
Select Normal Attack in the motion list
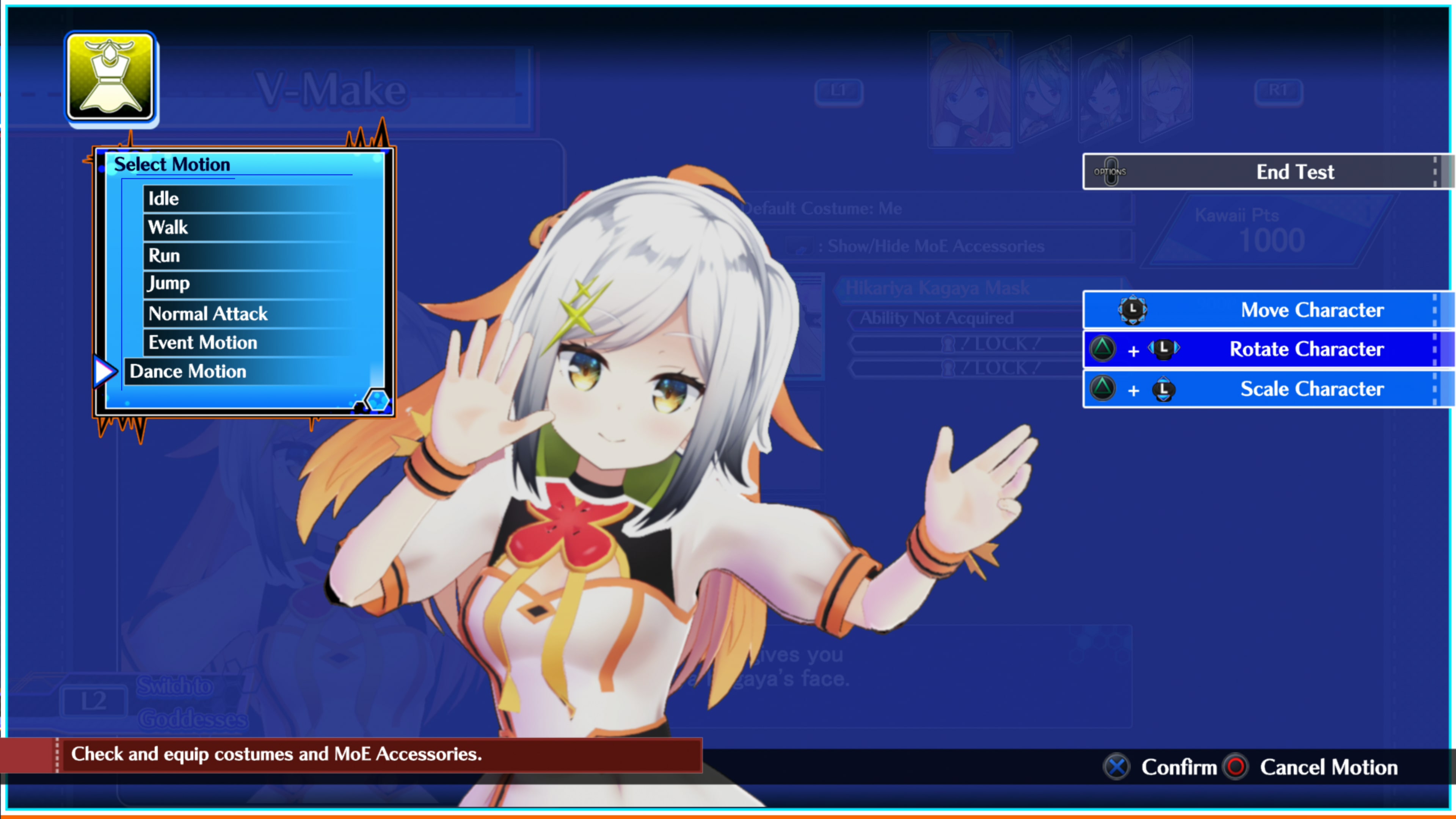207,313
